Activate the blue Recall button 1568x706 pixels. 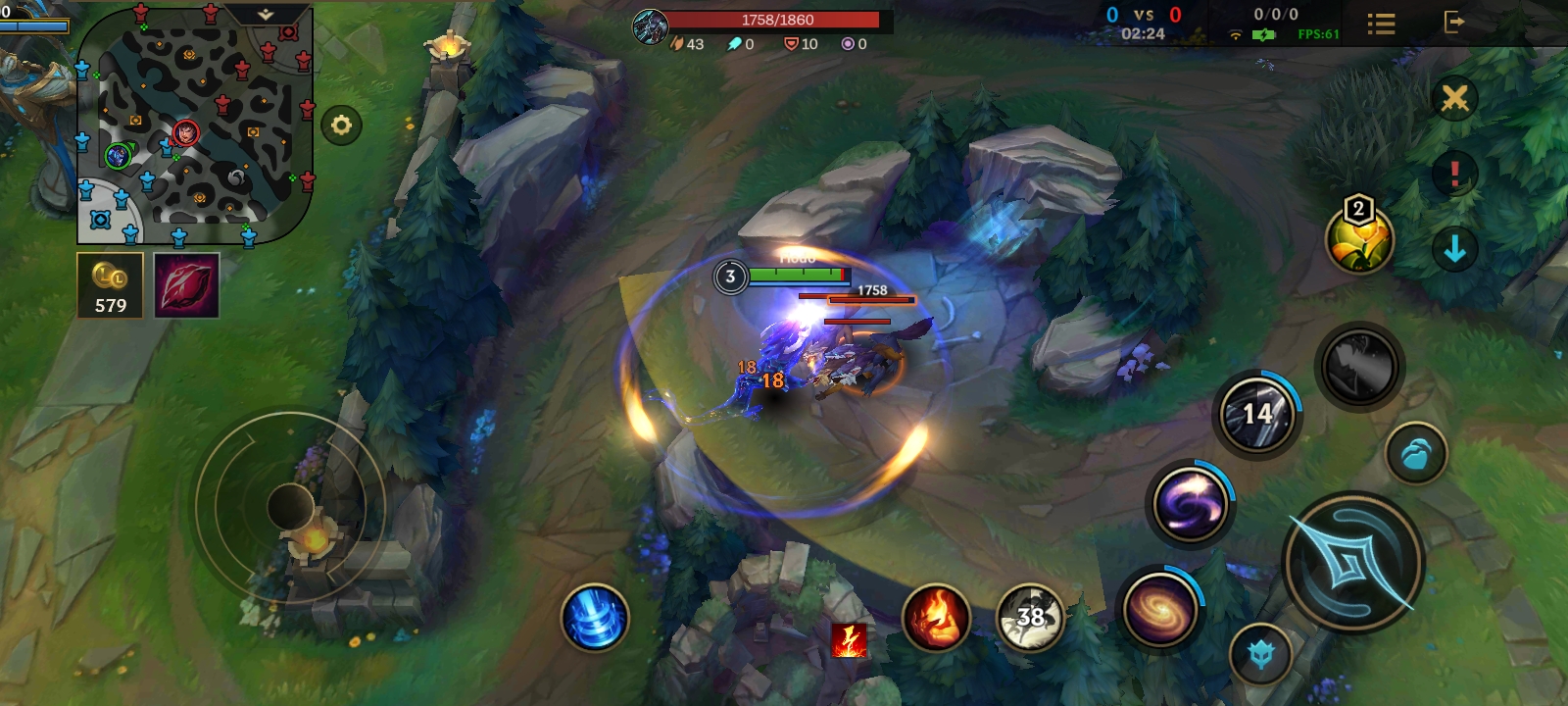(x=594, y=618)
